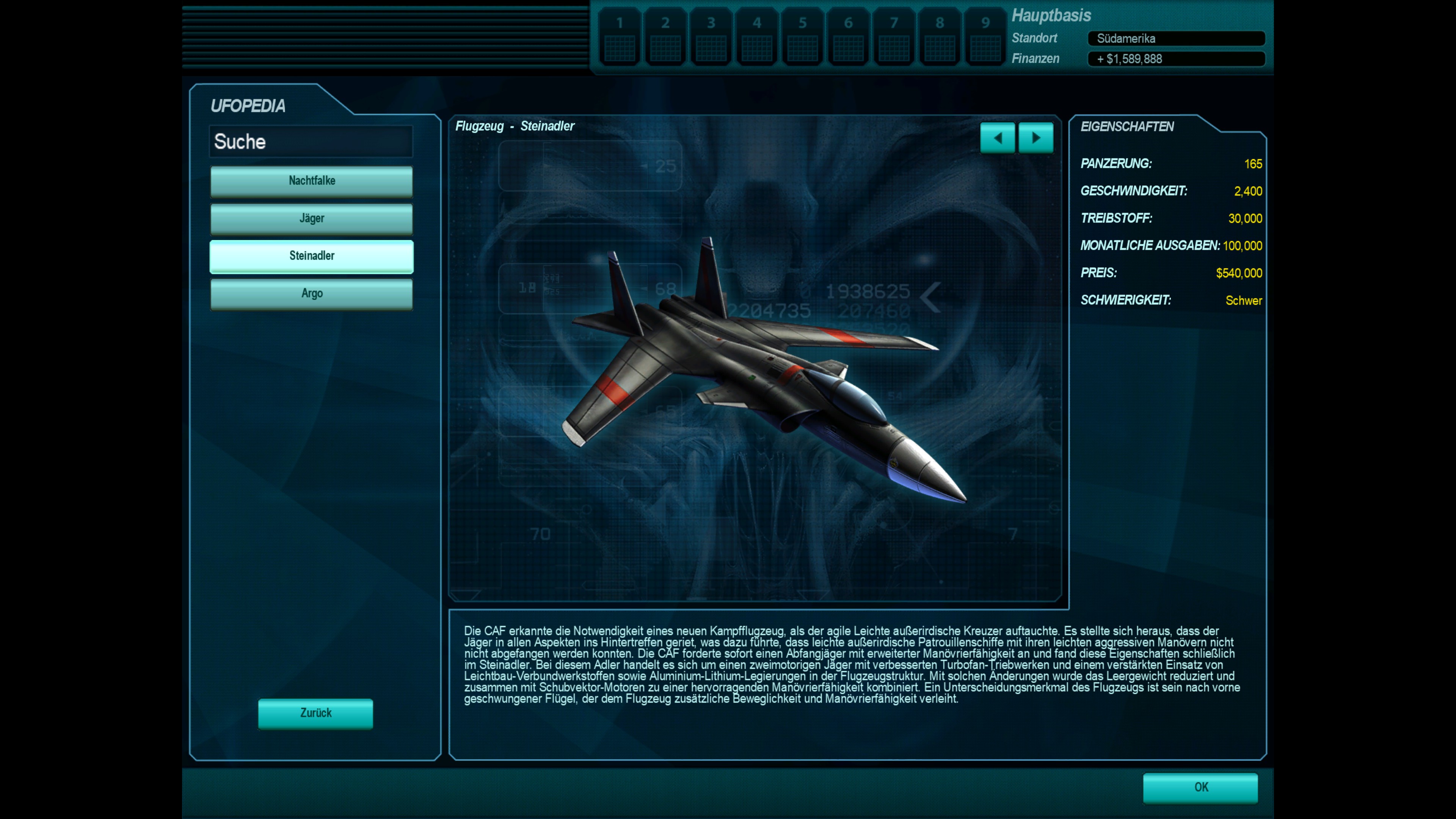Select the Nachtfalke entry

click(x=311, y=181)
